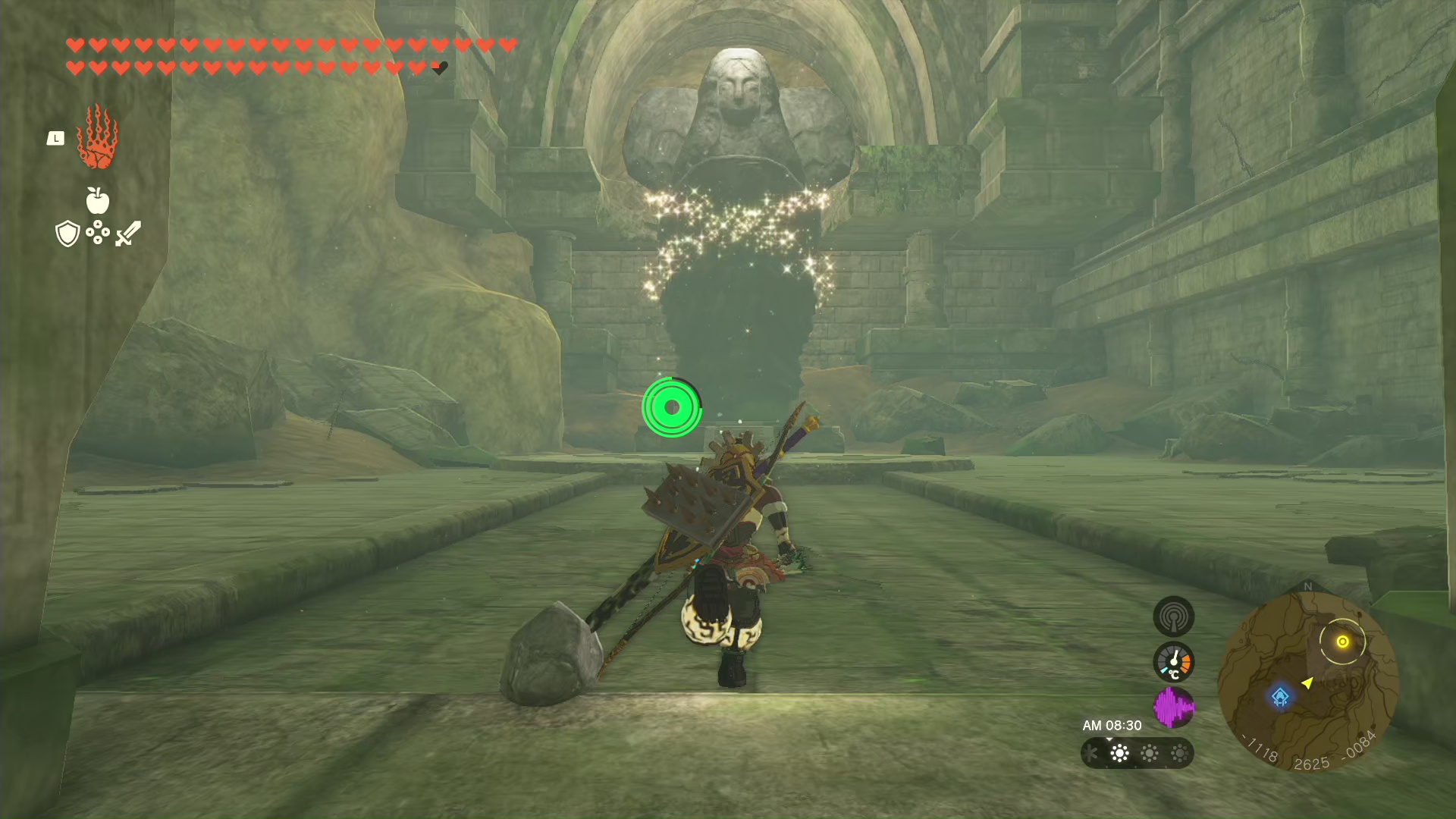Image resolution: width=1456 pixels, height=819 pixels.
Task: Click the purple noise meter
Action: tap(1173, 707)
